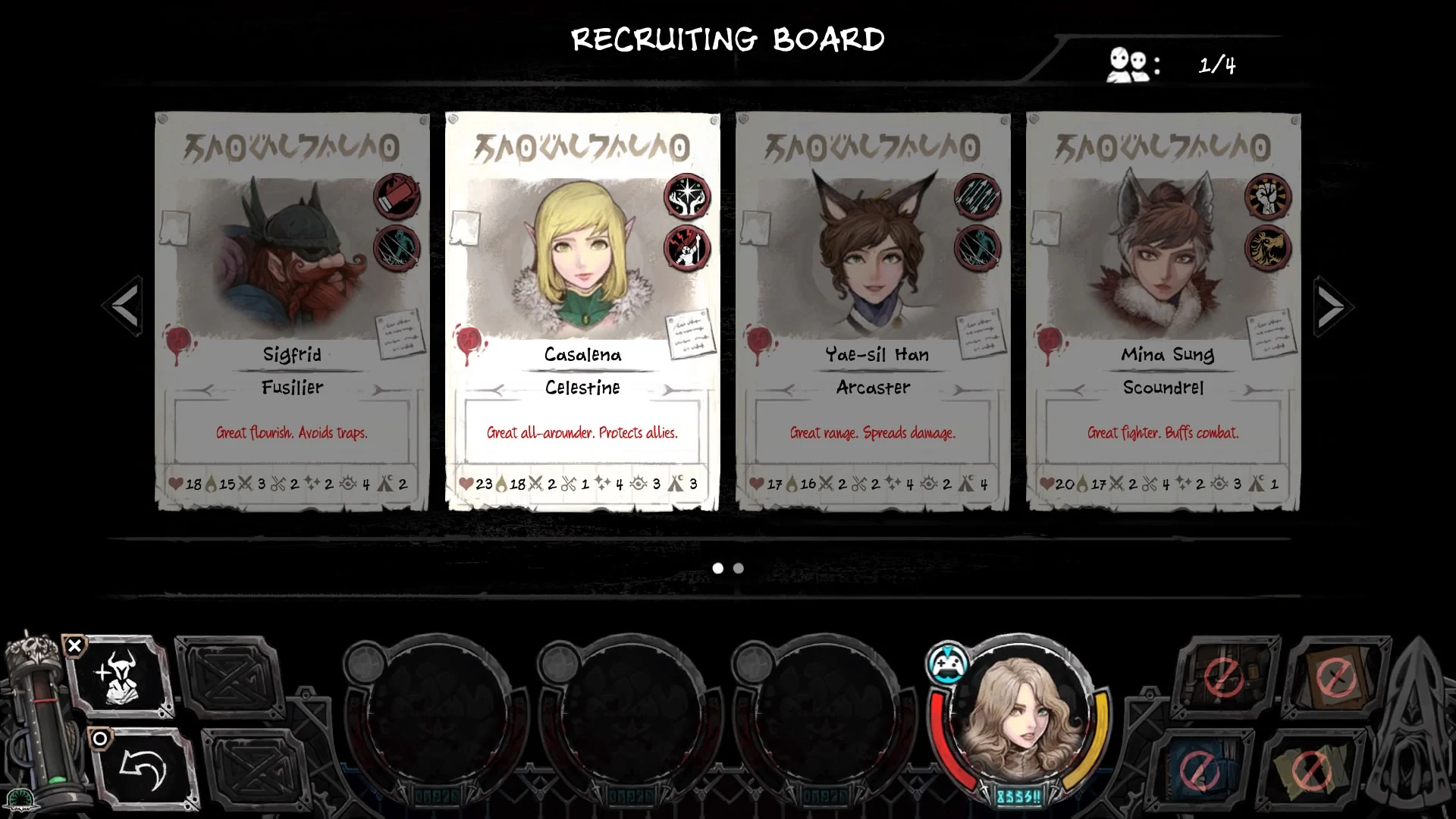Click the heart health icon on Sigfrid's stat bar
This screenshot has height=819, width=1456.
(x=177, y=482)
